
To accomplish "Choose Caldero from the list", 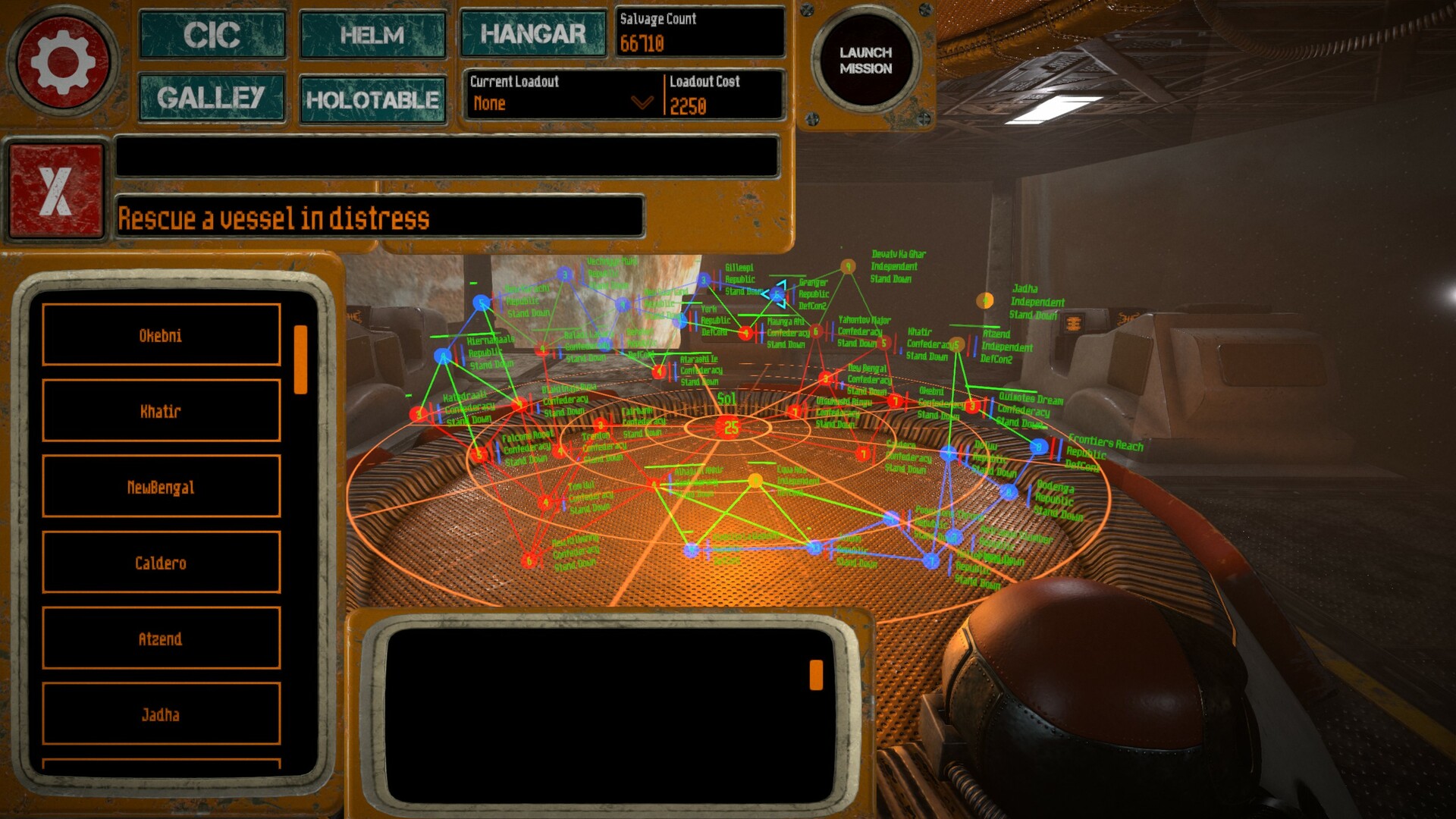I will click(x=161, y=563).
